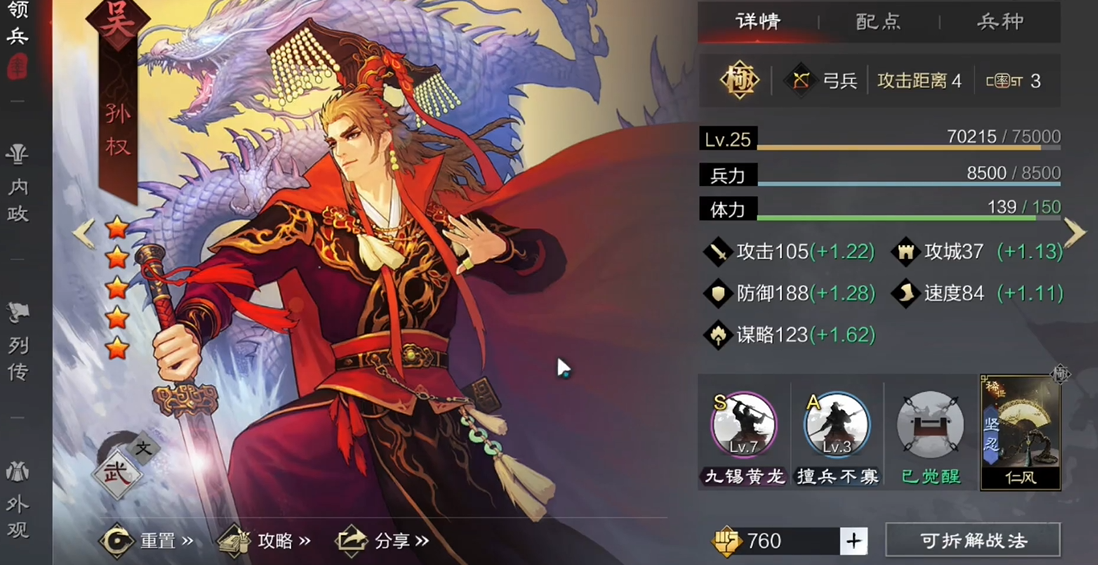Select the 兵种 tab
The height and width of the screenshot is (565, 1098).
click(999, 21)
